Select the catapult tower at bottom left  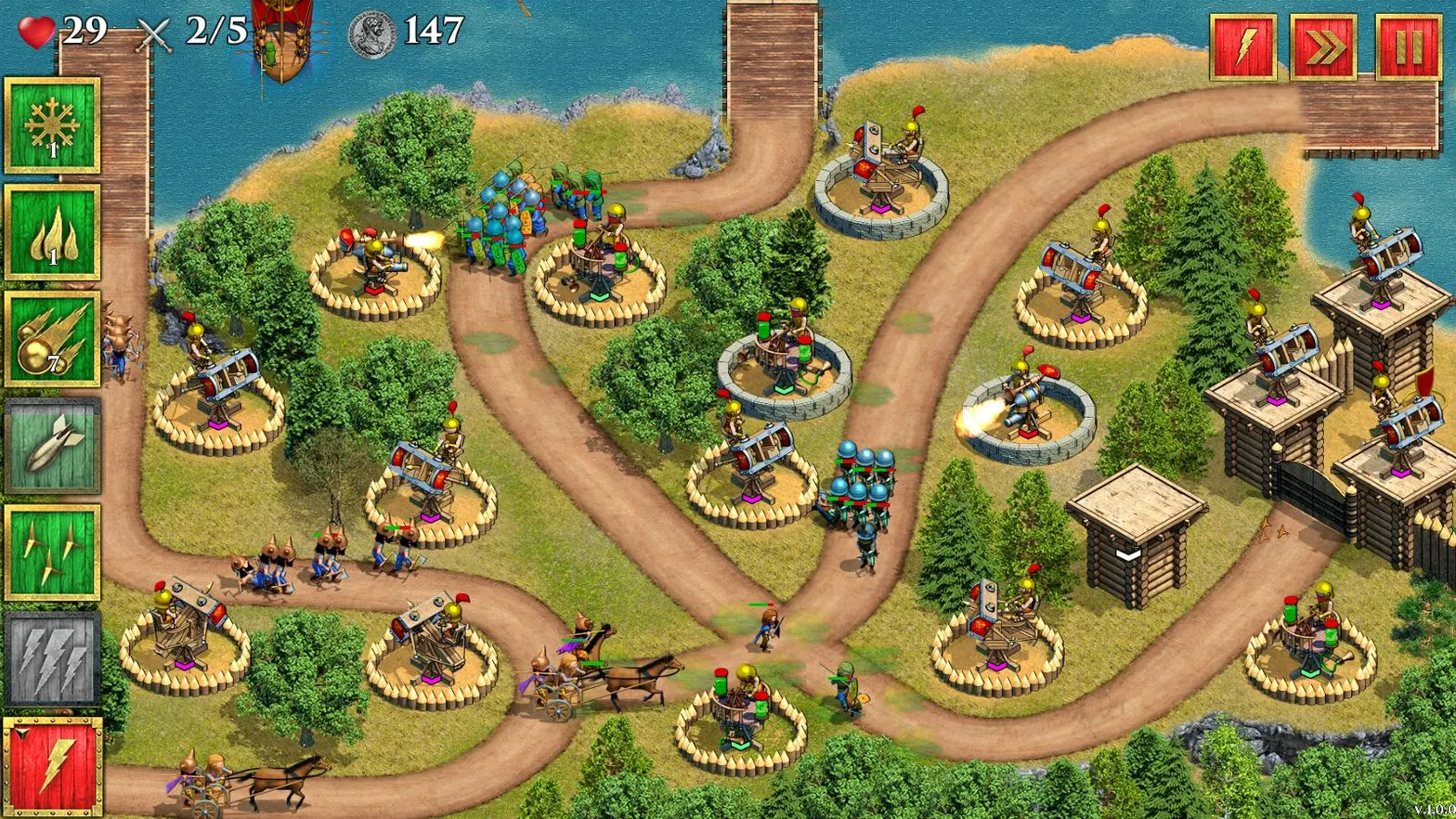pos(182,631)
